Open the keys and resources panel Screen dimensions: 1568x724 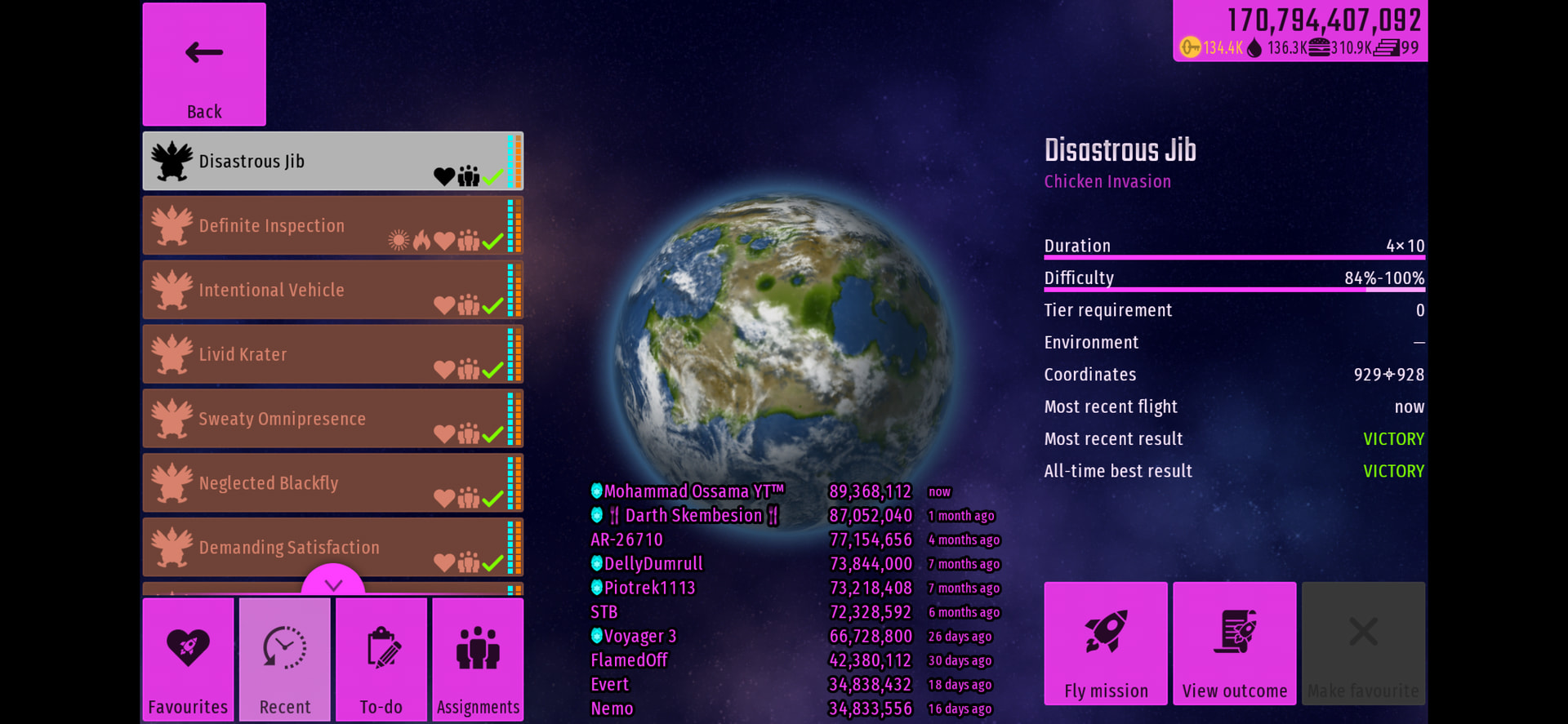1300,32
